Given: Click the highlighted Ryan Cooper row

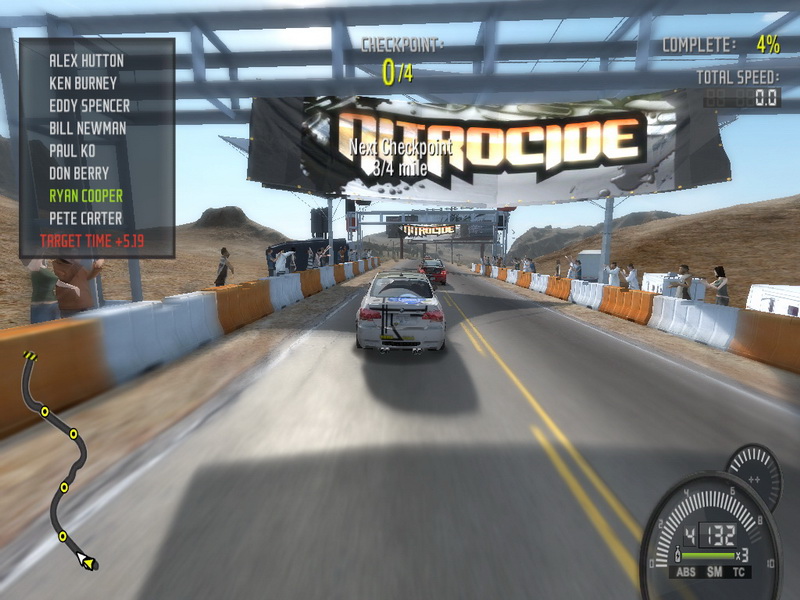Looking at the screenshot, I should coord(86,195).
